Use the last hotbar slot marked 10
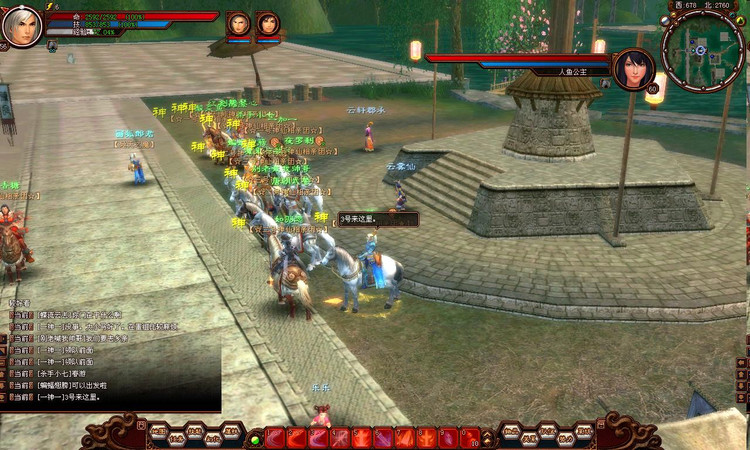Screen dimensions: 750x450 click(x=471, y=437)
